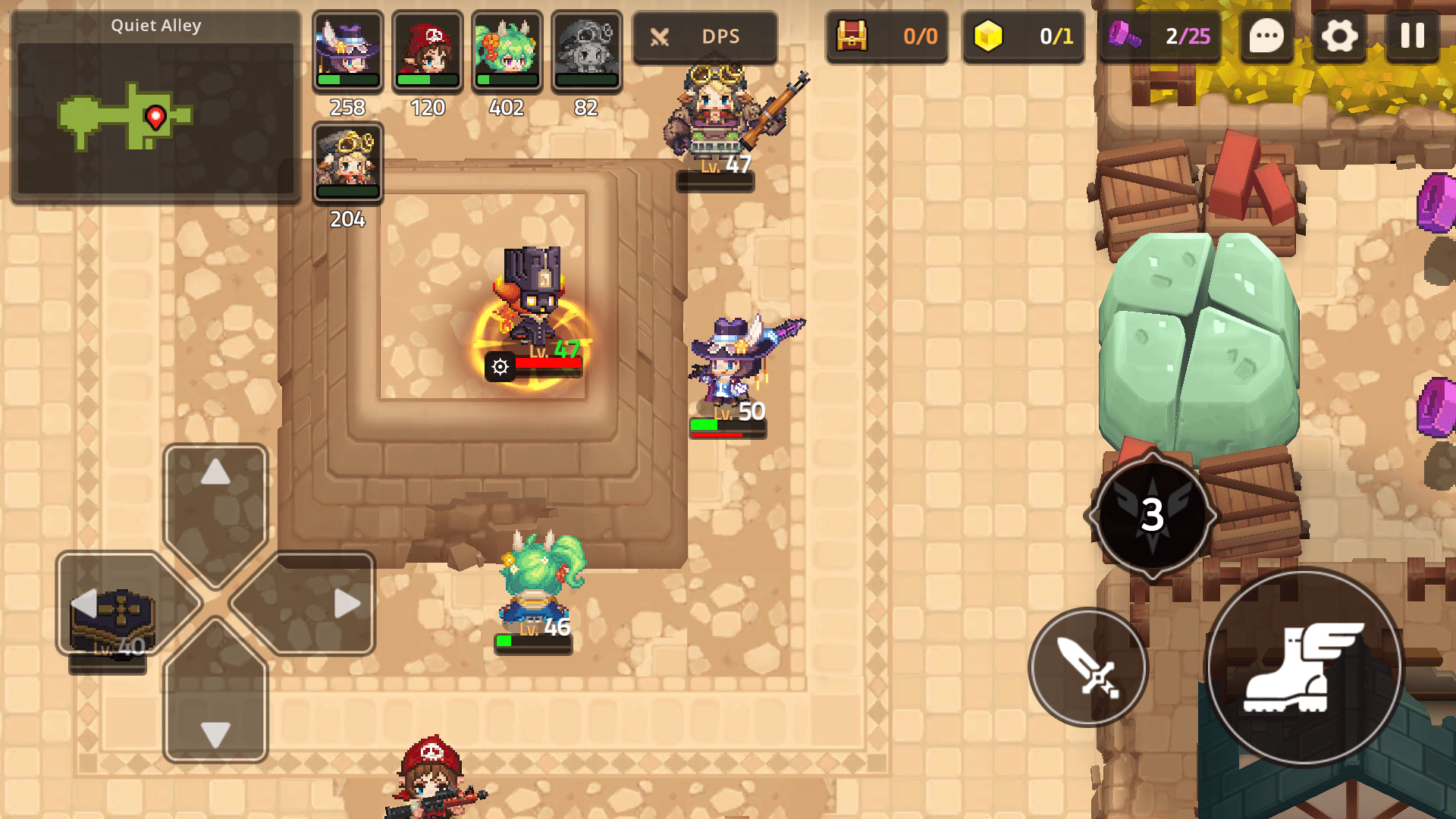Tap the DPS meter button
Image resolution: width=1456 pixels, height=819 pixels.
coord(705,36)
